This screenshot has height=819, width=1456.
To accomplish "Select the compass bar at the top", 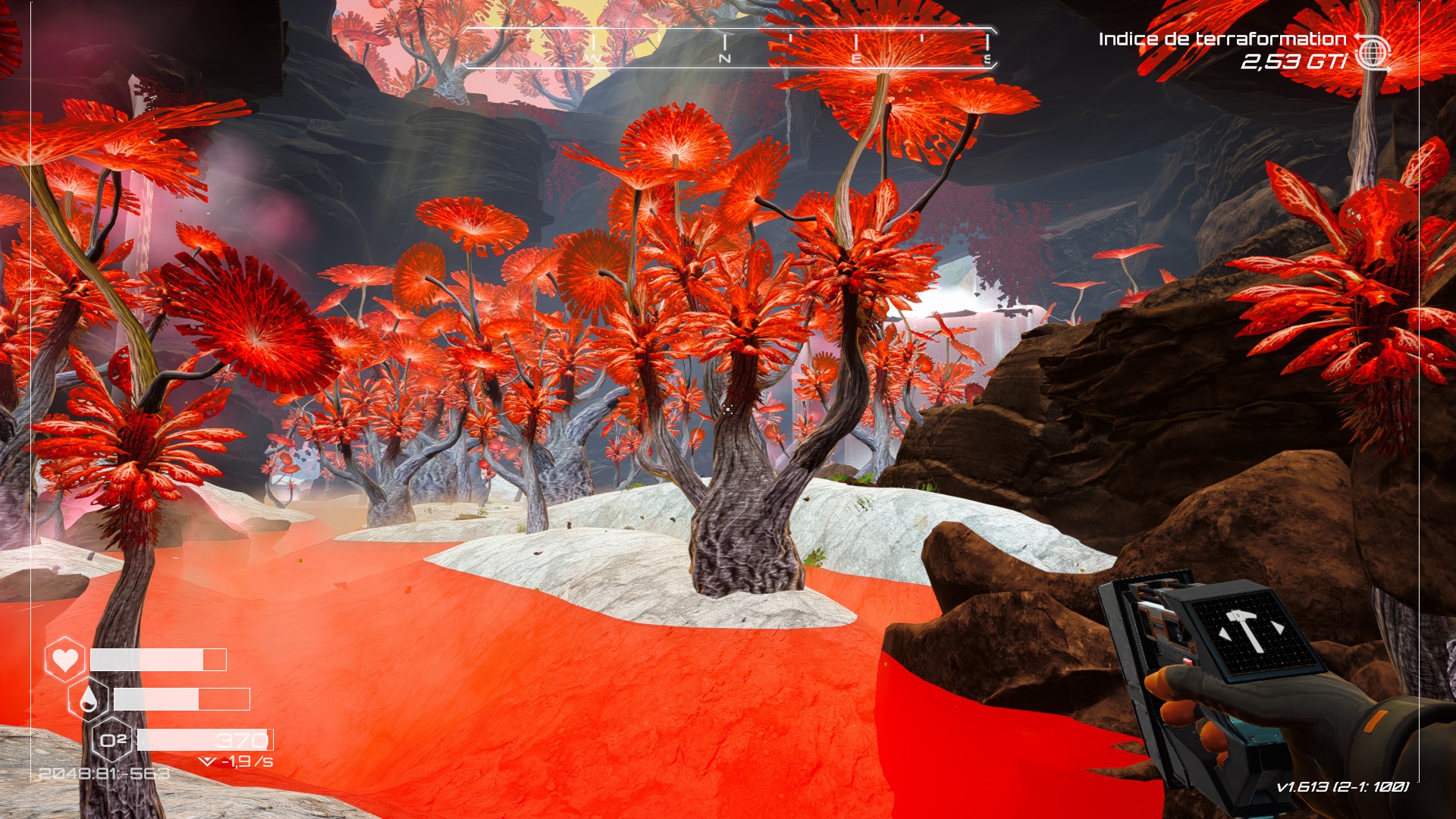I will (x=728, y=48).
